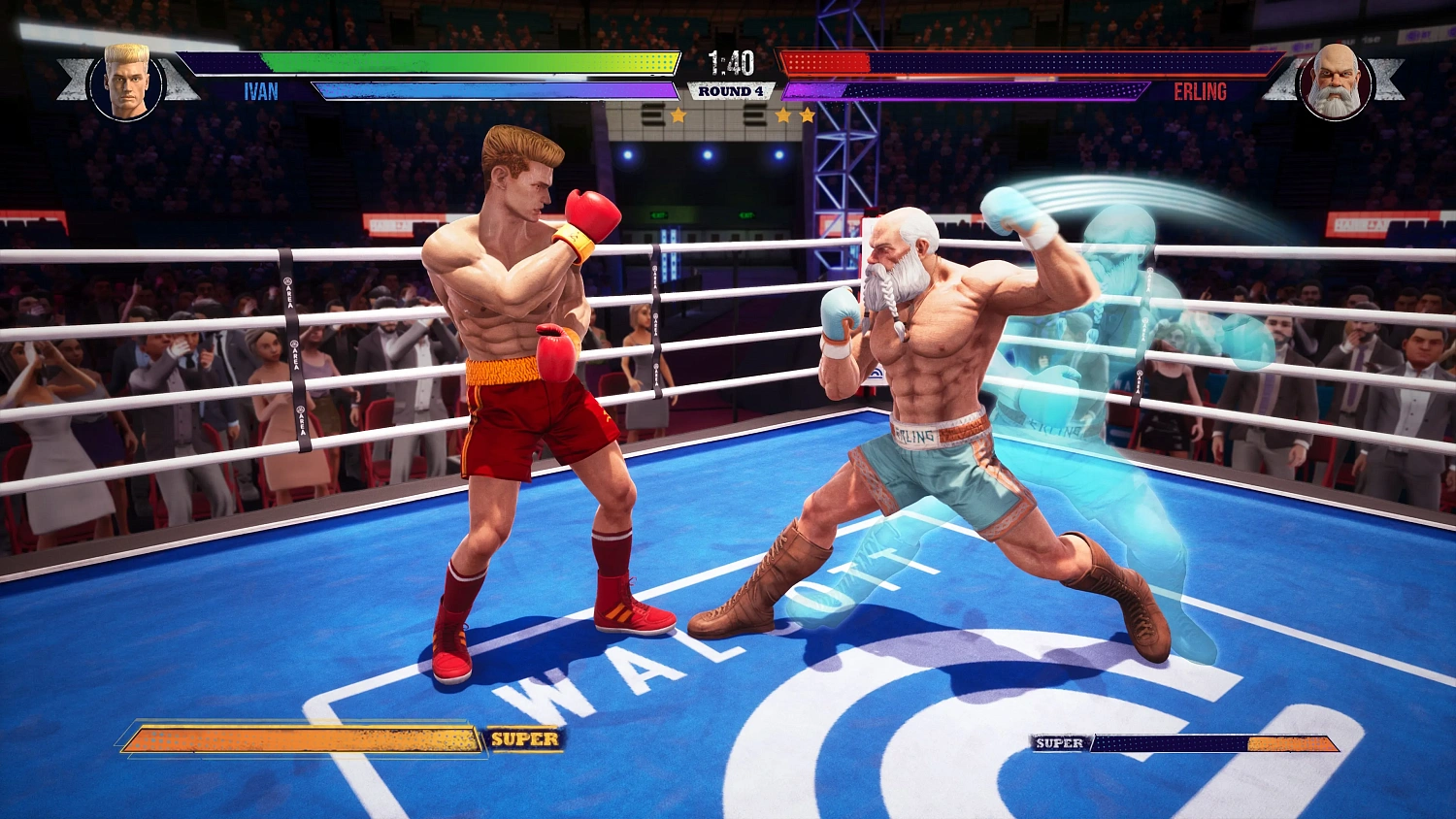Select the ERLING name label
Image resolution: width=1456 pixels, height=819 pixels.
pyautogui.click(x=1201, y=93)
